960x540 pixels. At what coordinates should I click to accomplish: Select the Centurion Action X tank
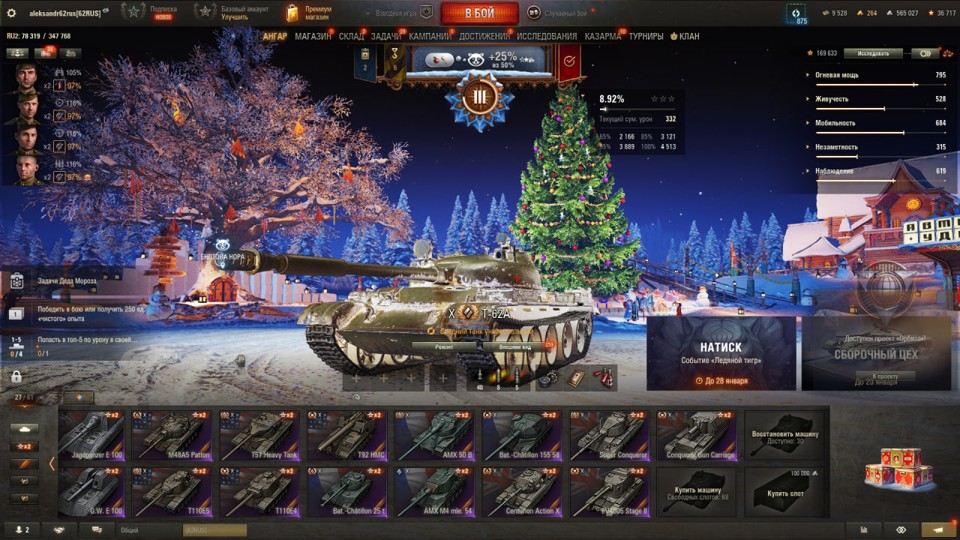(520, 492)
